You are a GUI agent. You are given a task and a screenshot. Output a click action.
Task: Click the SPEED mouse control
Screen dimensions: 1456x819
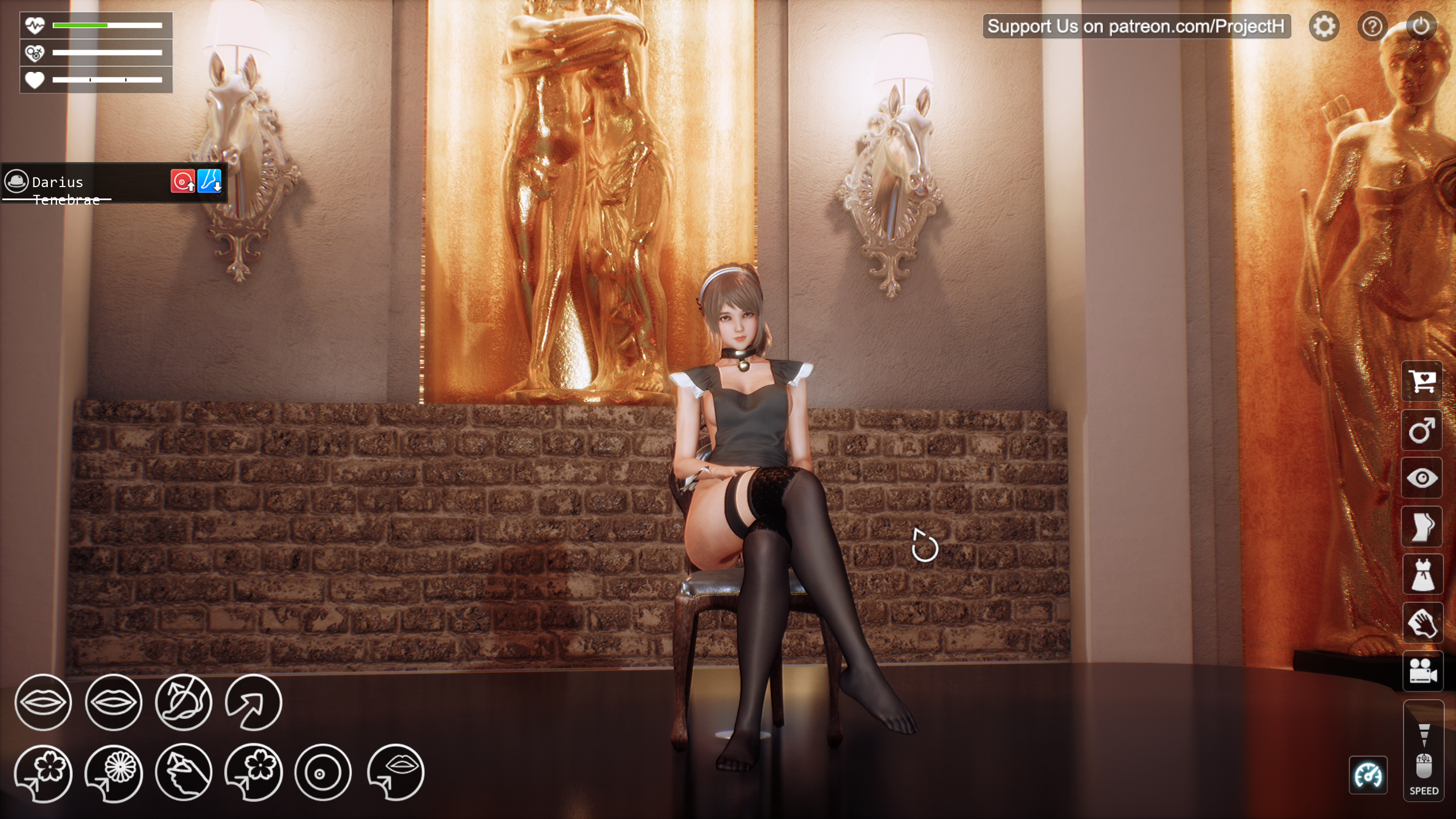1424,765
